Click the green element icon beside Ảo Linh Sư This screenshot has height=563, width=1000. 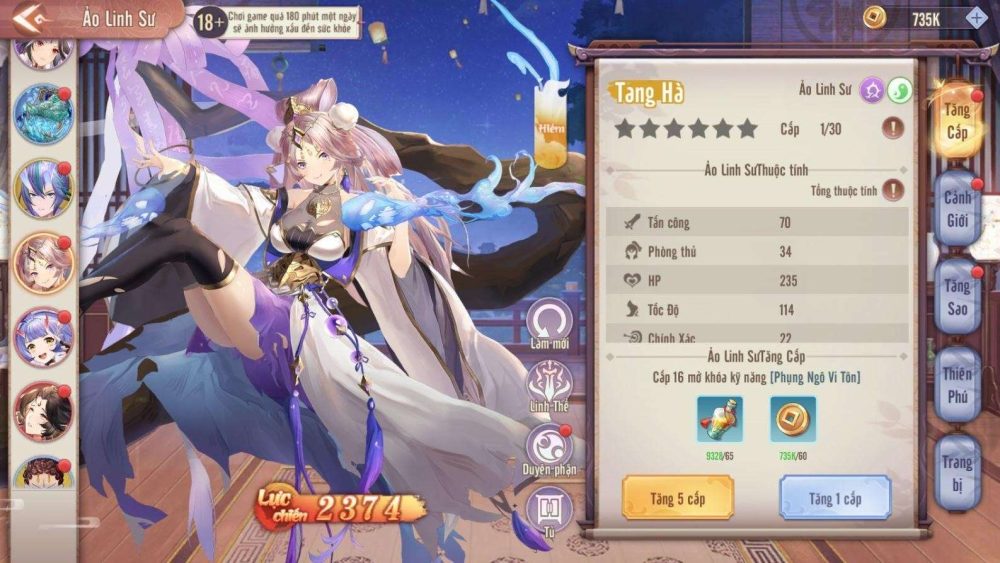tap(900, 90)
